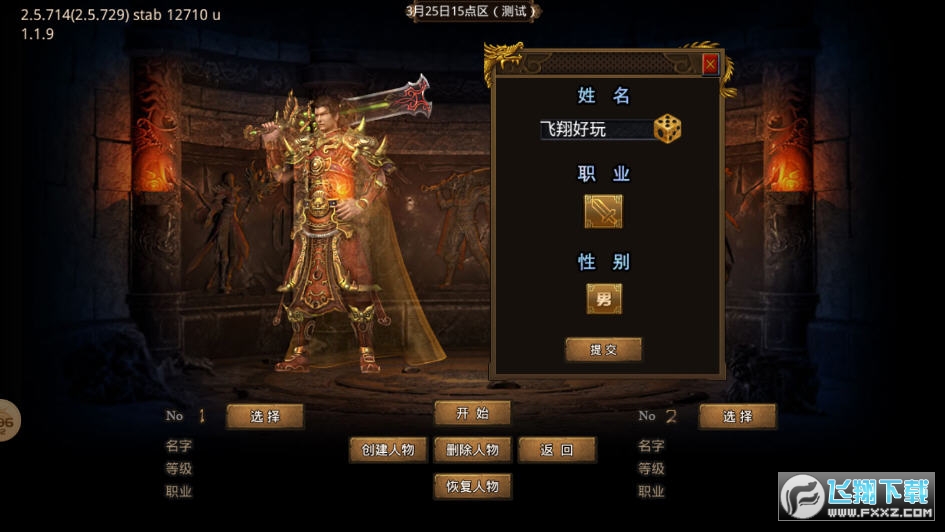Delete character using 删除人物
The height and width of the screenshot is (532, 945).
(472, 450)
